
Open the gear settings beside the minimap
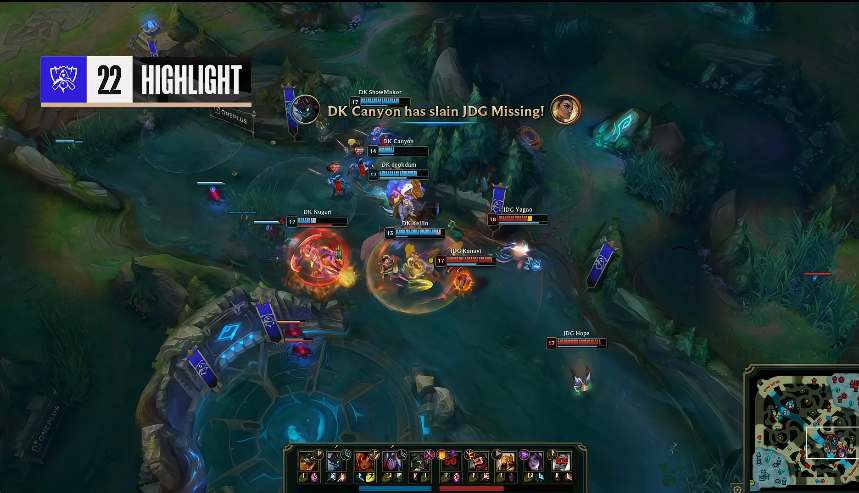click(x=738, y=488)
